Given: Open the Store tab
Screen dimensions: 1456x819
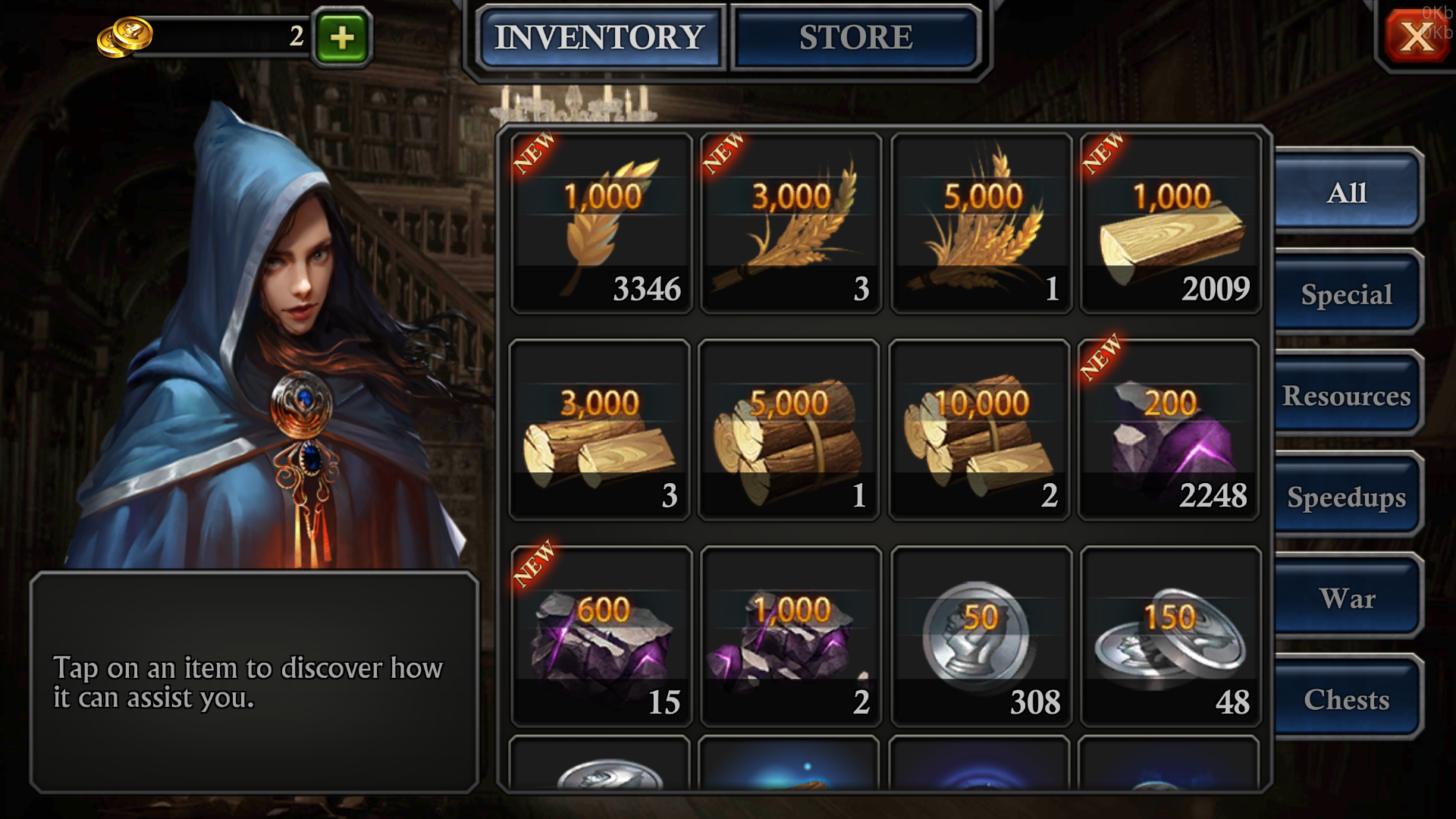Looking at the screenshot, I should (855, 37).
